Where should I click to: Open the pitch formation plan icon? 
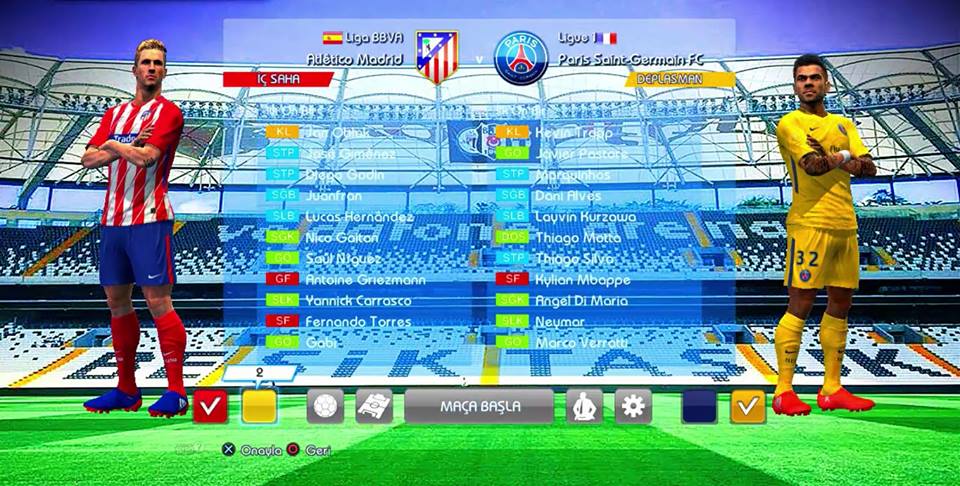[374, 406]
